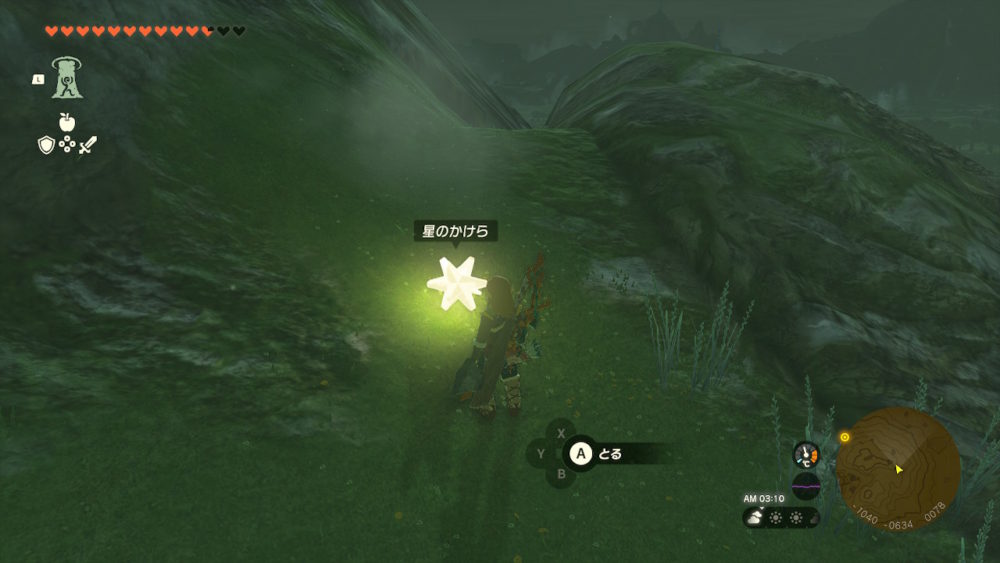1000x563 pixels.
Task: Check the temperature gauge icon
Action: click(x=806, y=455)
